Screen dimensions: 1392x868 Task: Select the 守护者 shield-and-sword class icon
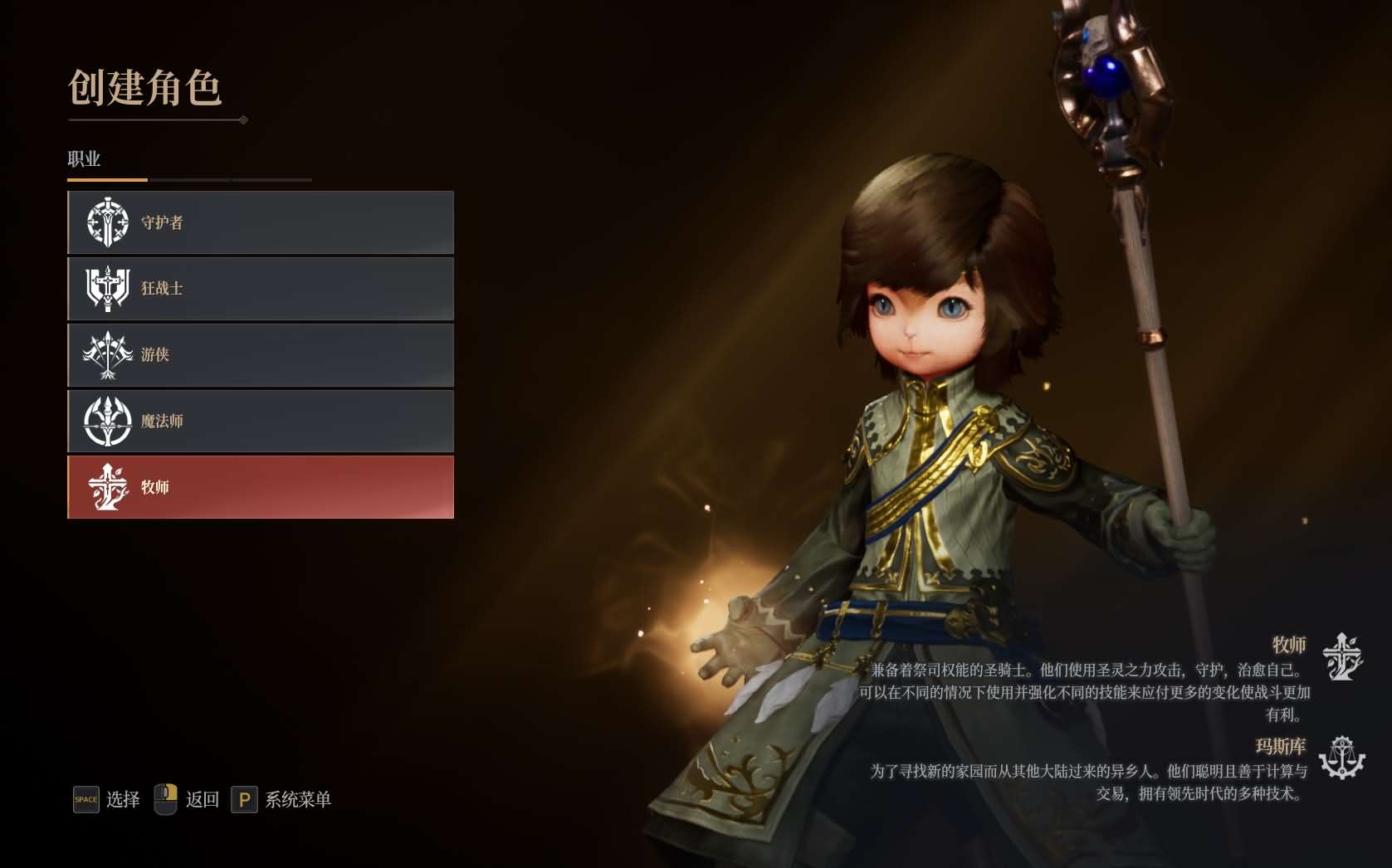point(105,221)
